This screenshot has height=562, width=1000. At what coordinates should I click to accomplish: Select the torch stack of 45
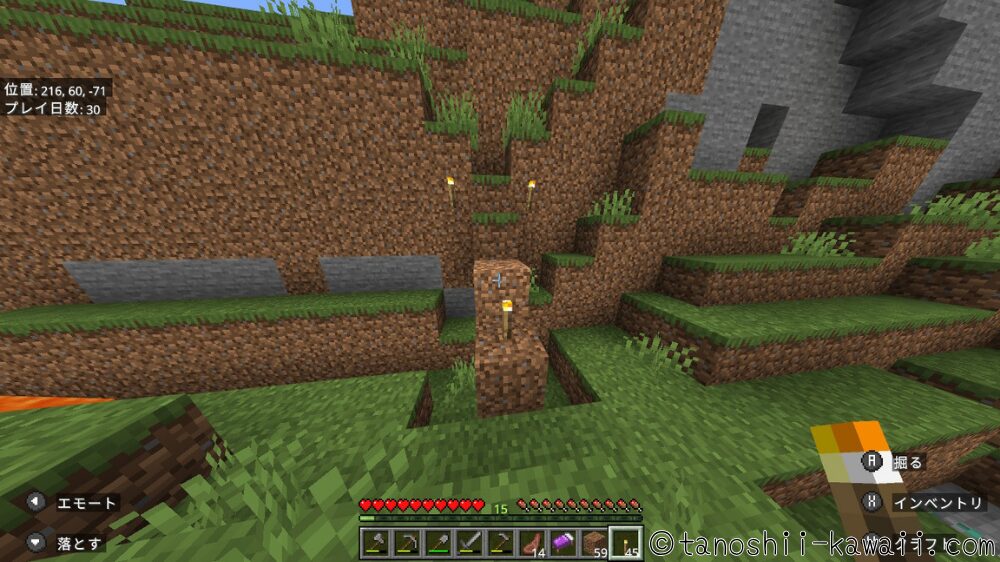point(625,542)
